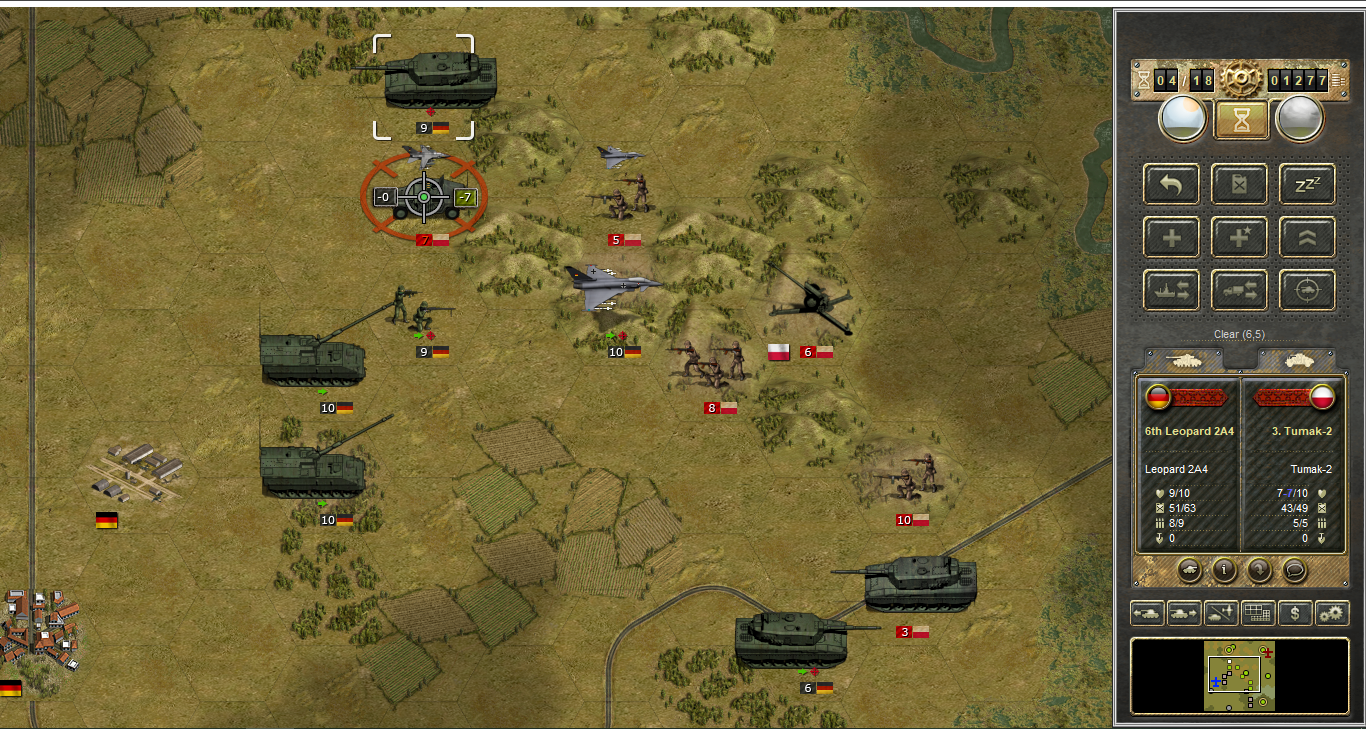The width and height of the screenshot is (1366, 729).
Task: Click the ship embark button
Action: point(1172,290)
